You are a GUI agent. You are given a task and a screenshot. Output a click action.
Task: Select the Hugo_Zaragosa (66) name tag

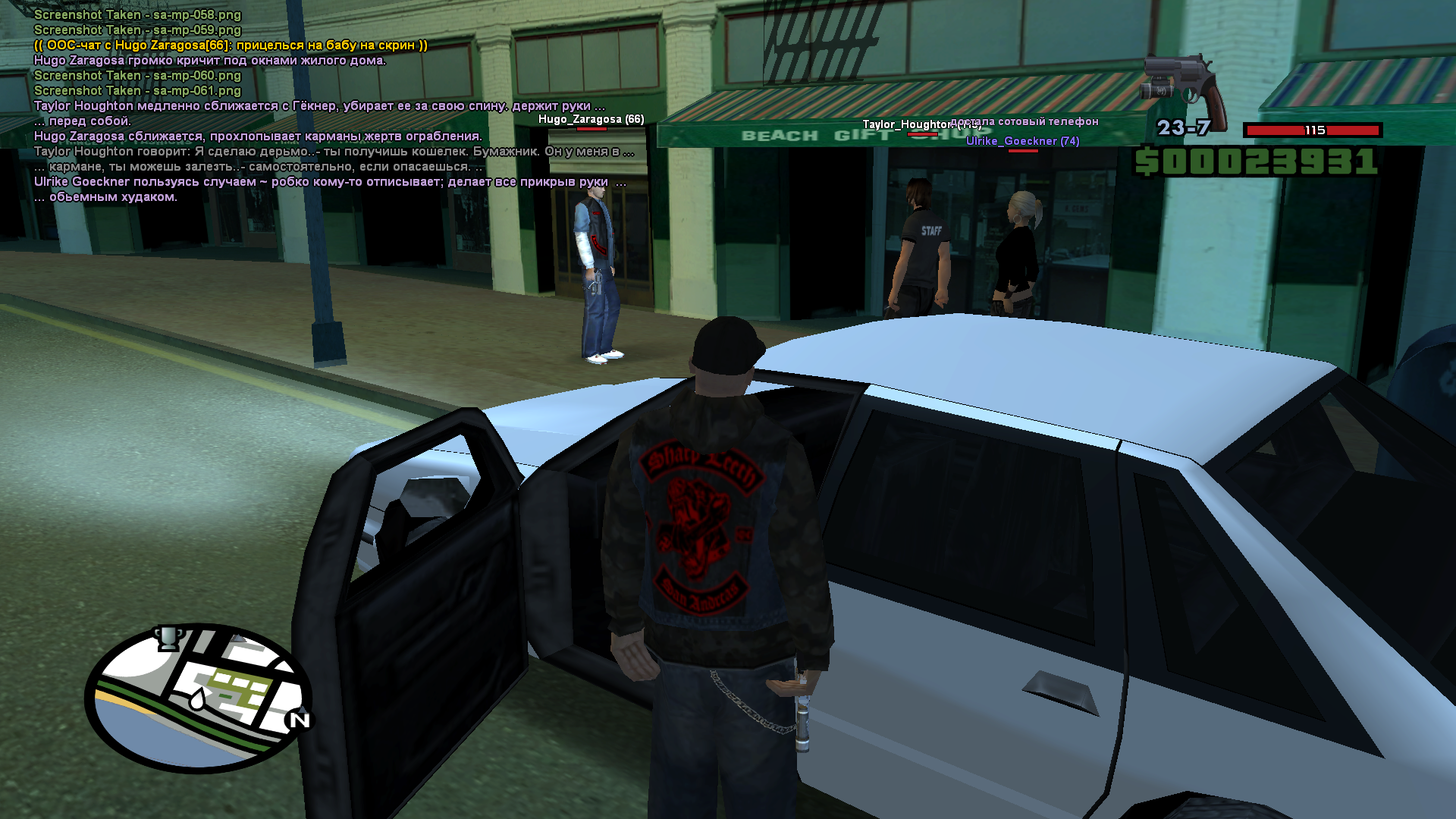591,119
